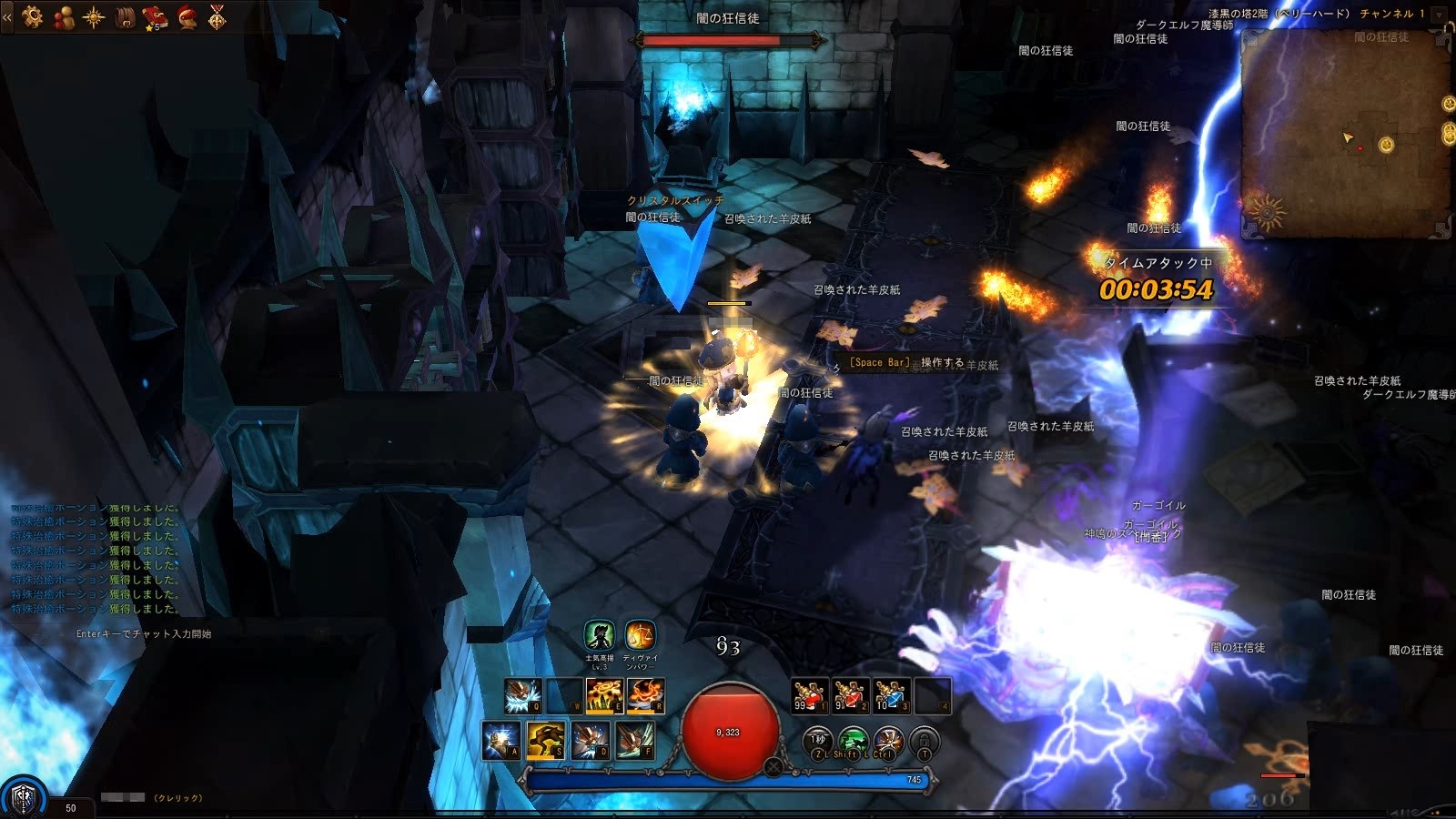The image size is (1456, 819).
Task: Activate the R flame swirl skill
Action: 644,696
